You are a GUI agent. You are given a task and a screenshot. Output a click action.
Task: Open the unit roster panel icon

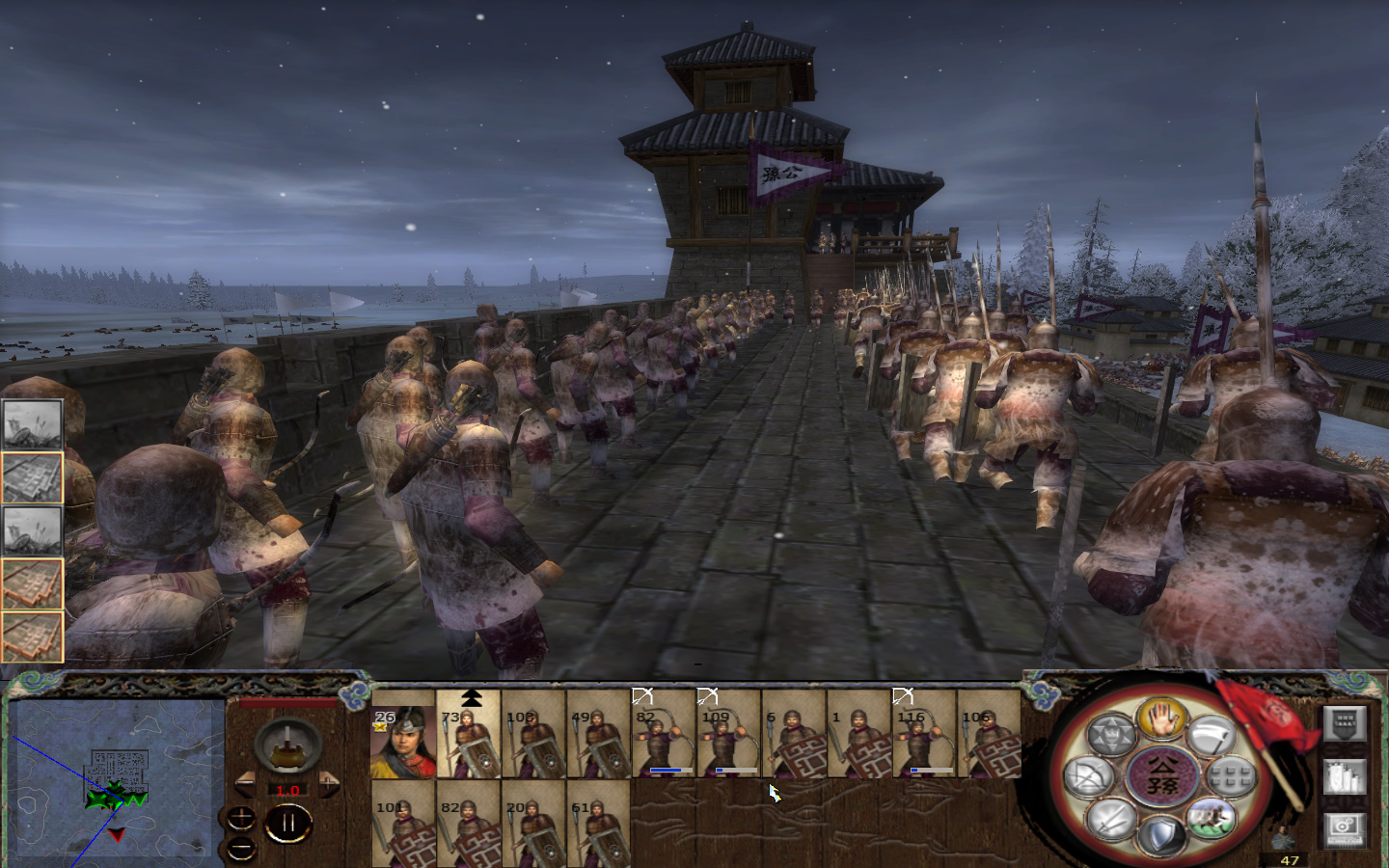[x=1344, y=778]
